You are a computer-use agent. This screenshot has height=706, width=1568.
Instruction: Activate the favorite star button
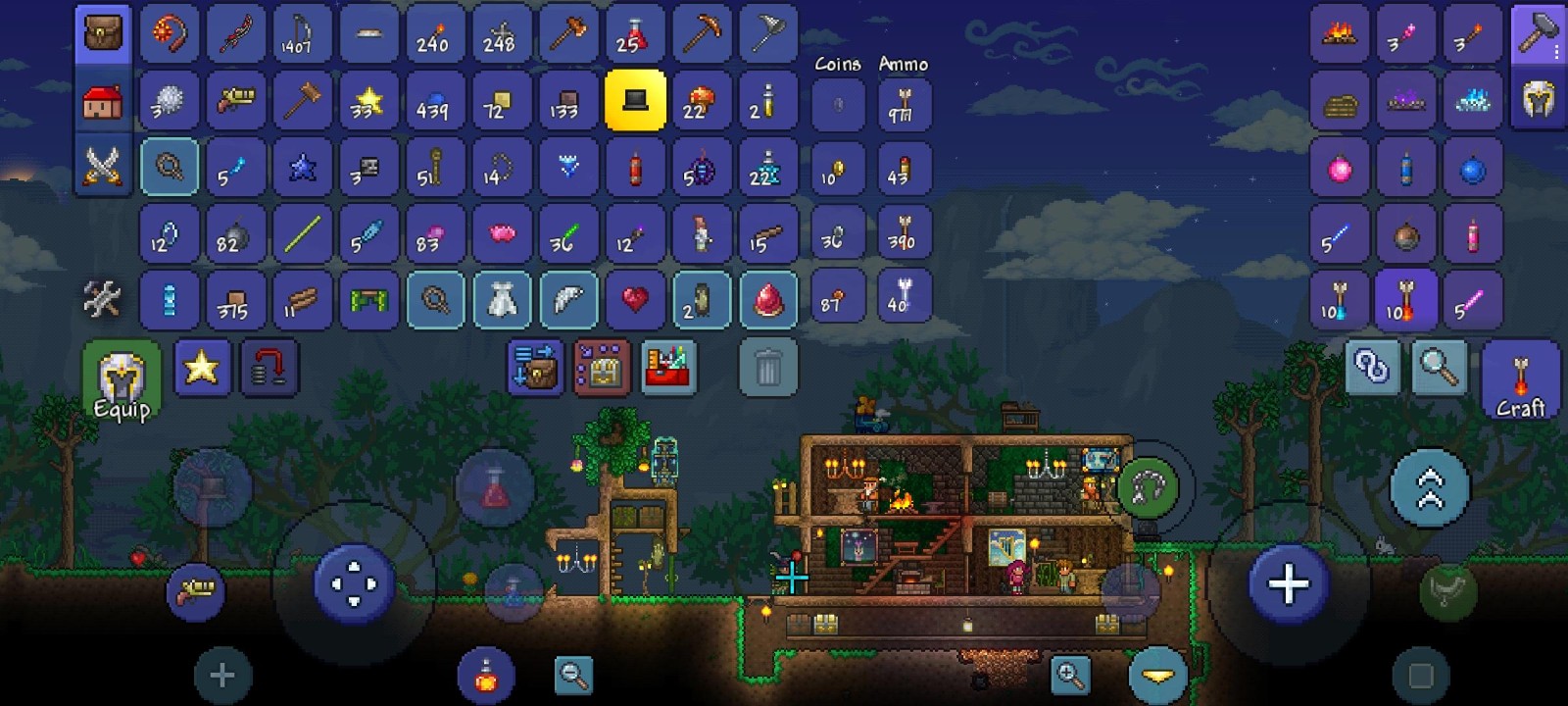click(x=202, y=368)
